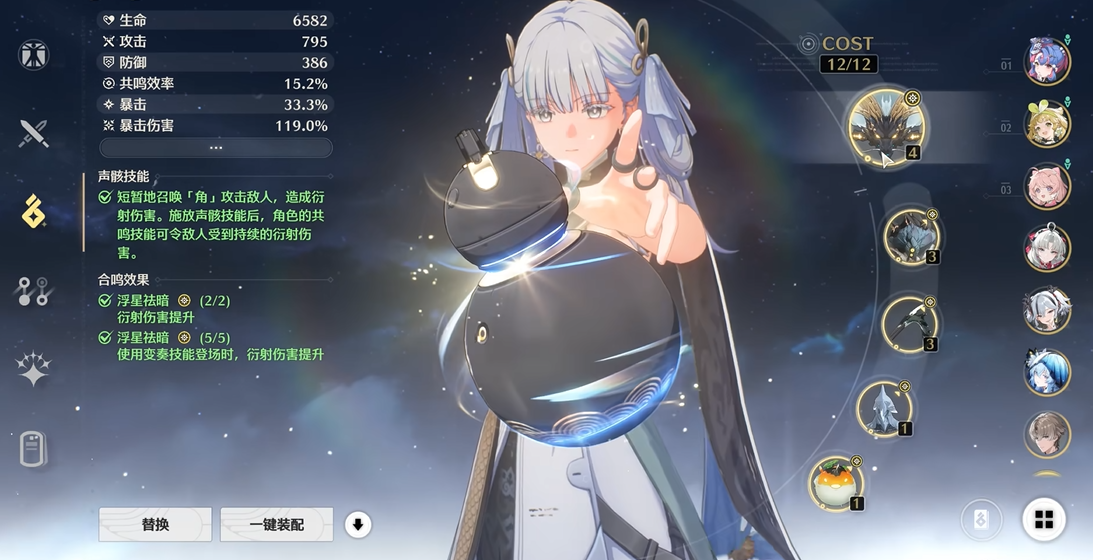Select the cost 4 dragon echo slot

887,127
